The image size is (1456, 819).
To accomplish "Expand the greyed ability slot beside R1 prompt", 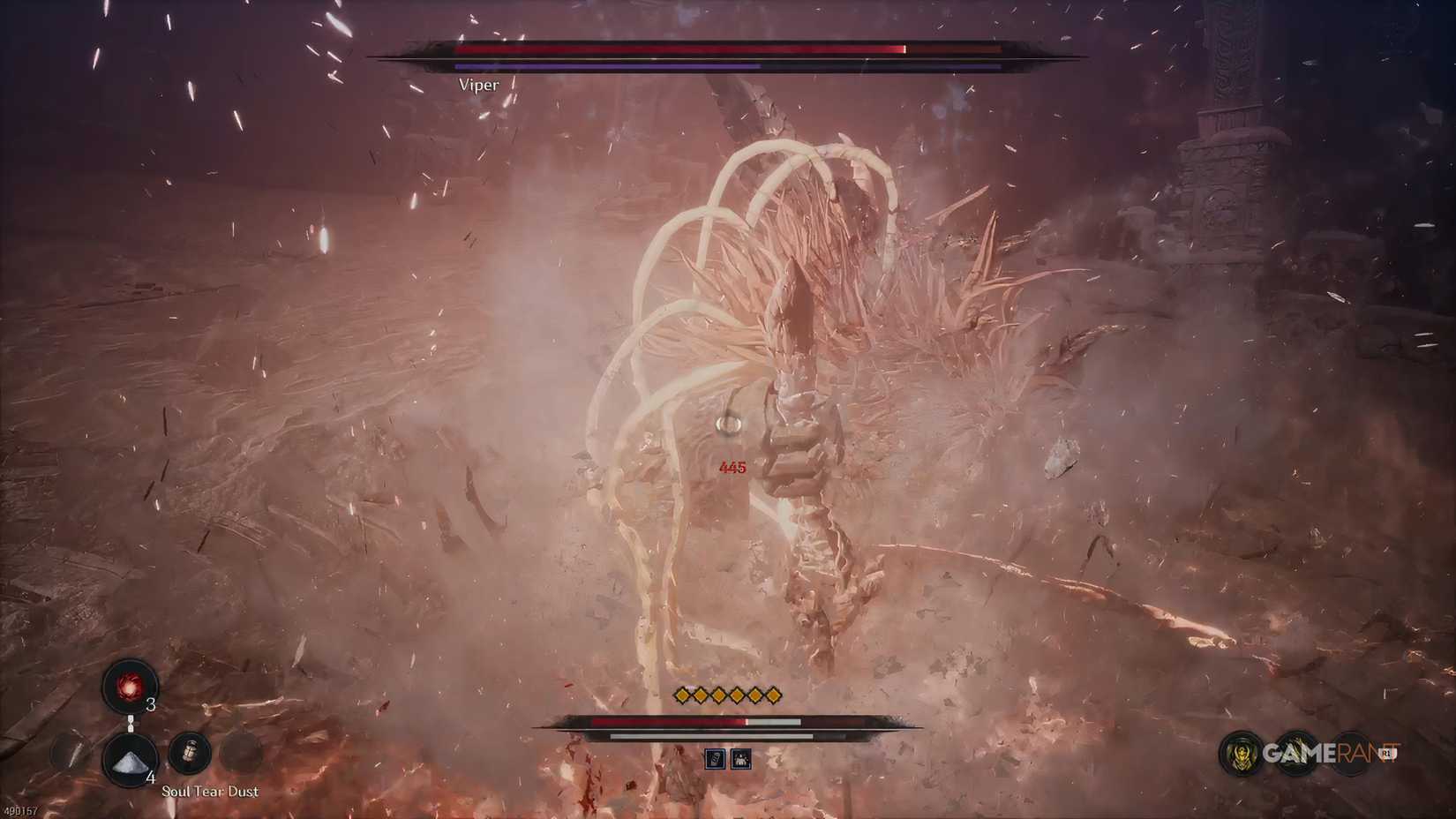I will [1352, 753].
